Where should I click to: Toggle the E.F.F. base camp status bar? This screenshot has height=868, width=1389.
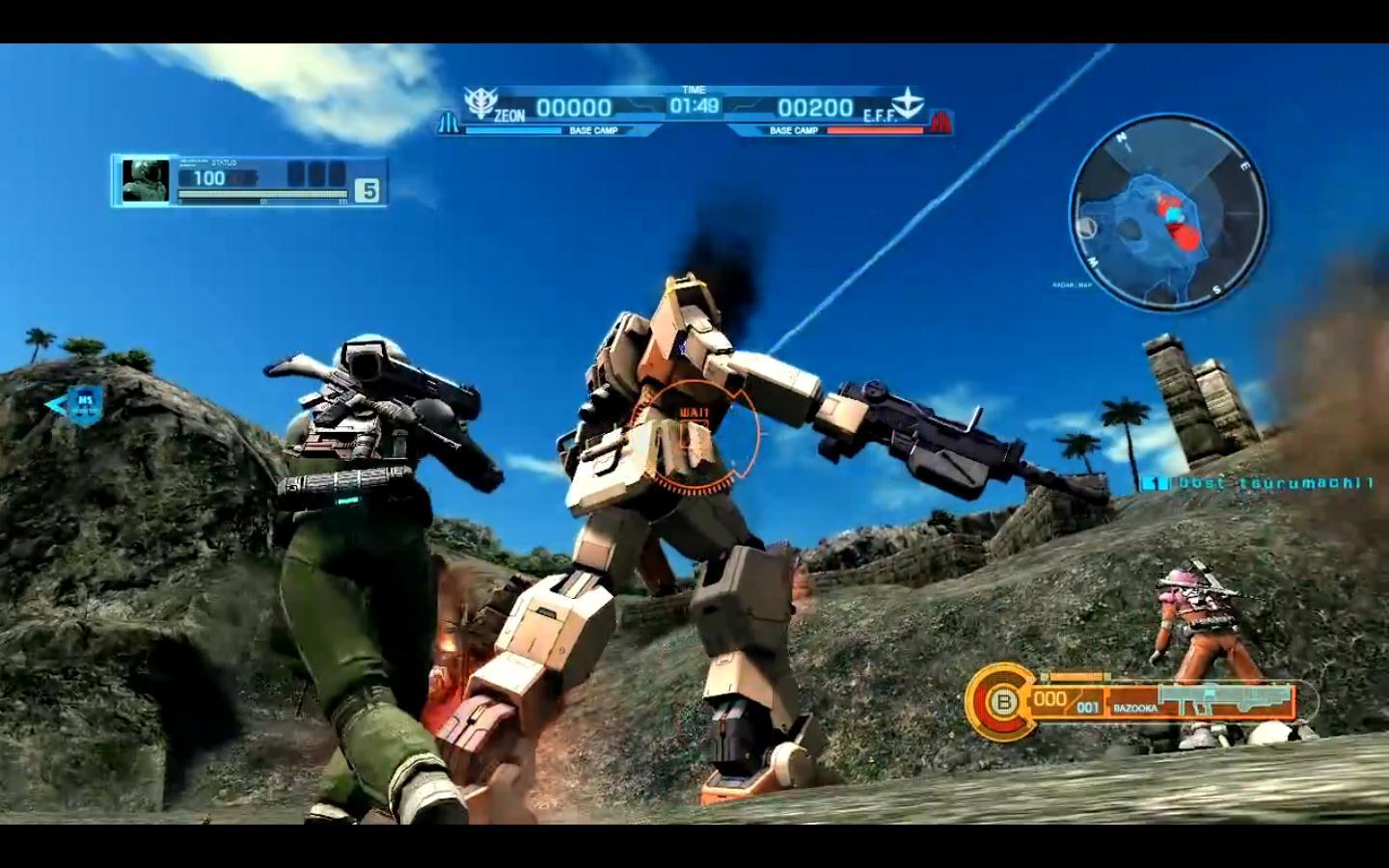(878, 130)
